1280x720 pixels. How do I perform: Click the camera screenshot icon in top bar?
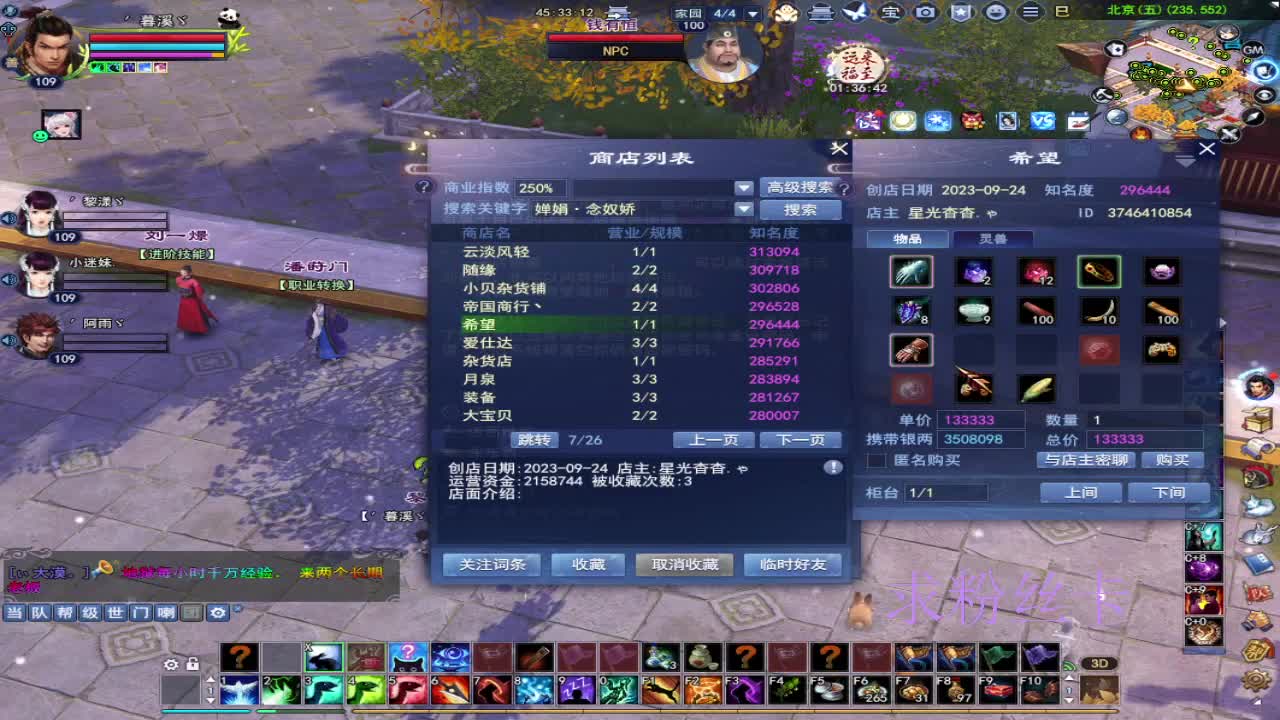925,12
